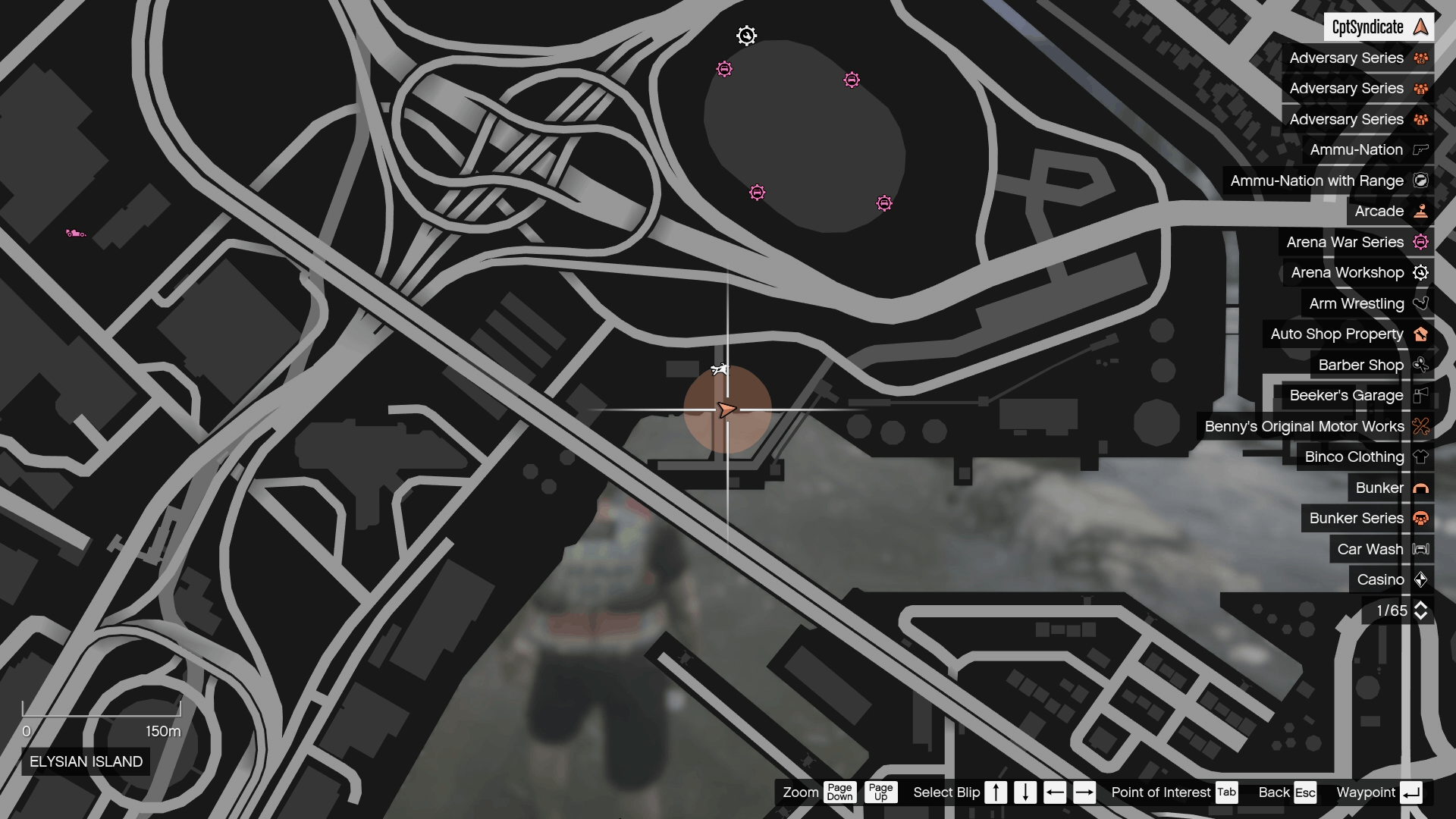
Task: Click the Car Wash icon in the legend
Action: point(1422,548)
